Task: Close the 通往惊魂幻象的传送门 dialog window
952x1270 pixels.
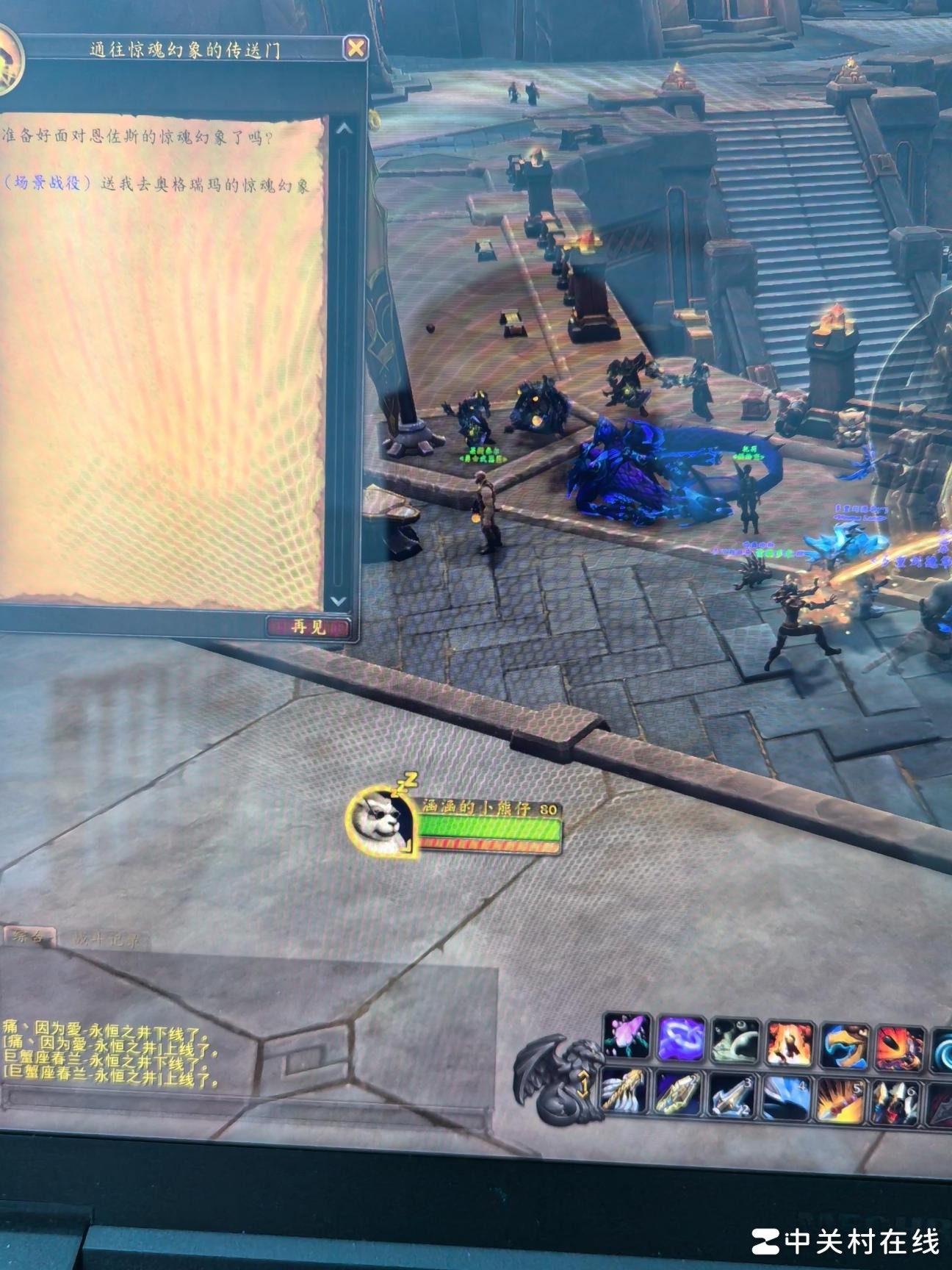Action: pos(356,49)
